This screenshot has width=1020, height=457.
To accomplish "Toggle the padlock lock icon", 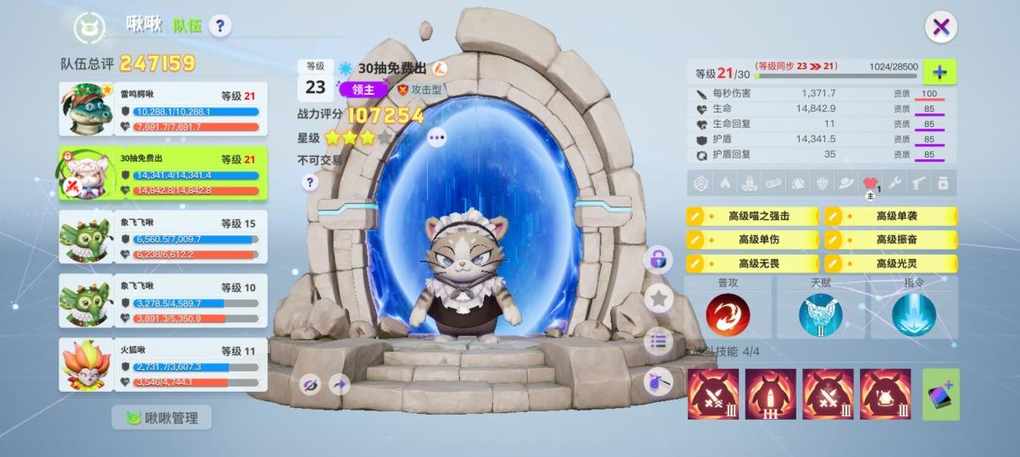I will click(x=657, y=259).
